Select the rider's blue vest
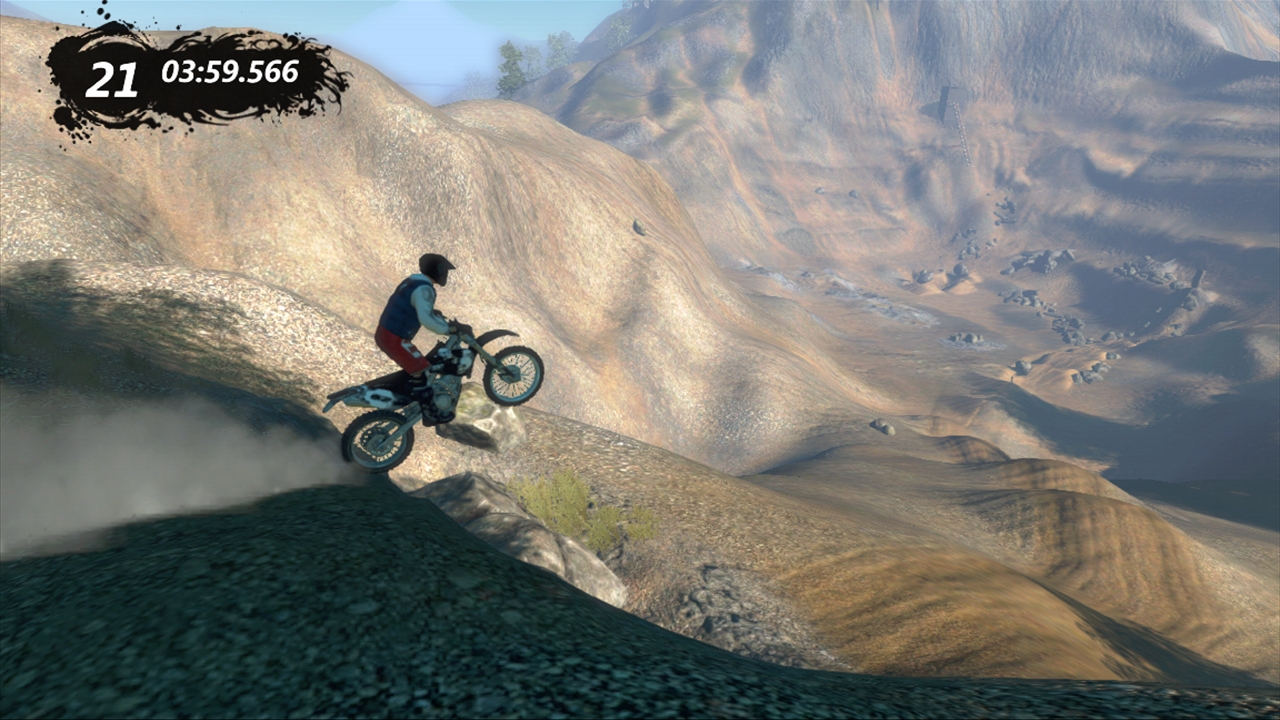The image size is (1280, 720). (400, 308)
